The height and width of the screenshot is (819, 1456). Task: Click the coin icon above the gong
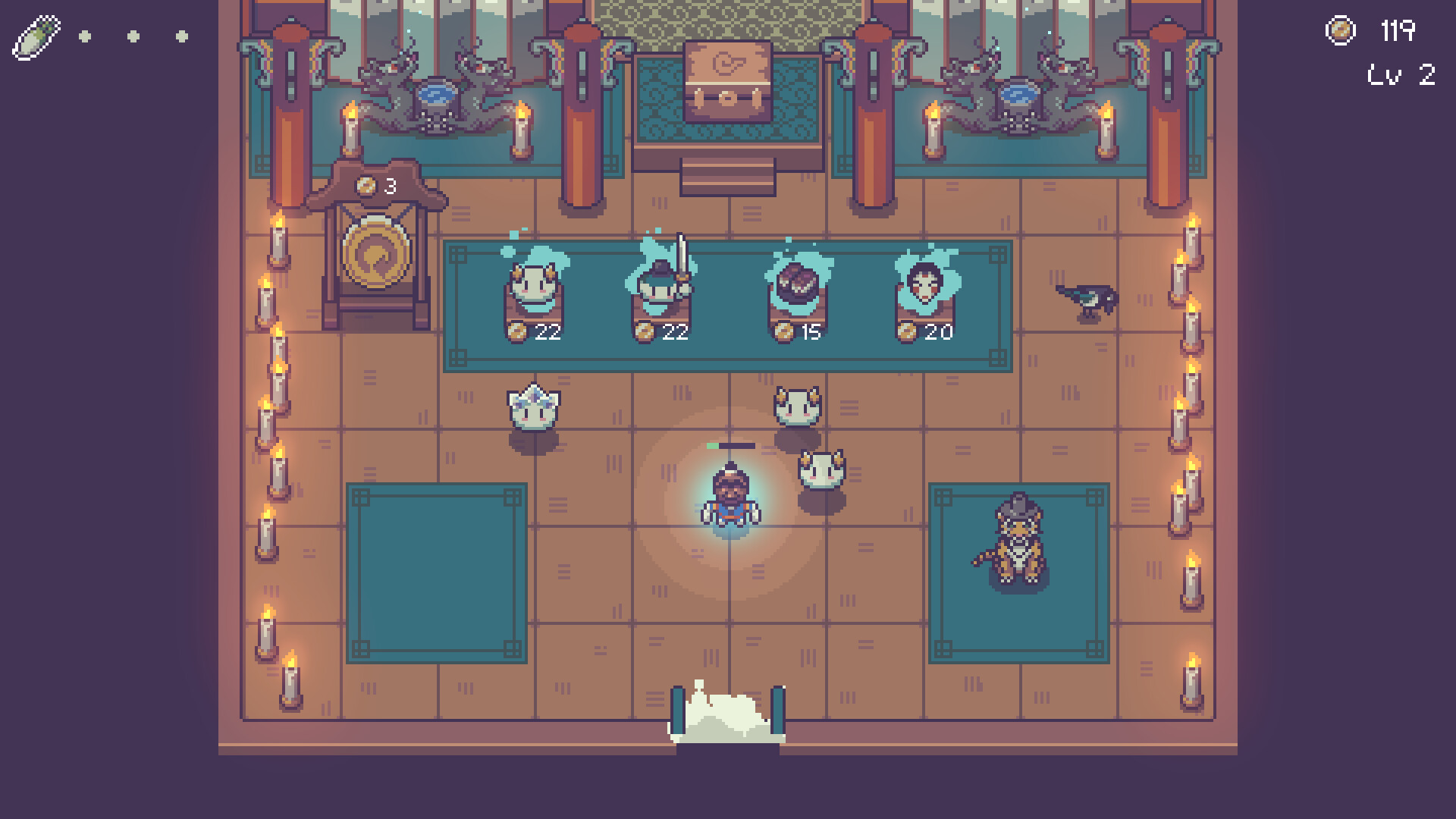click(x=366, y=185)
